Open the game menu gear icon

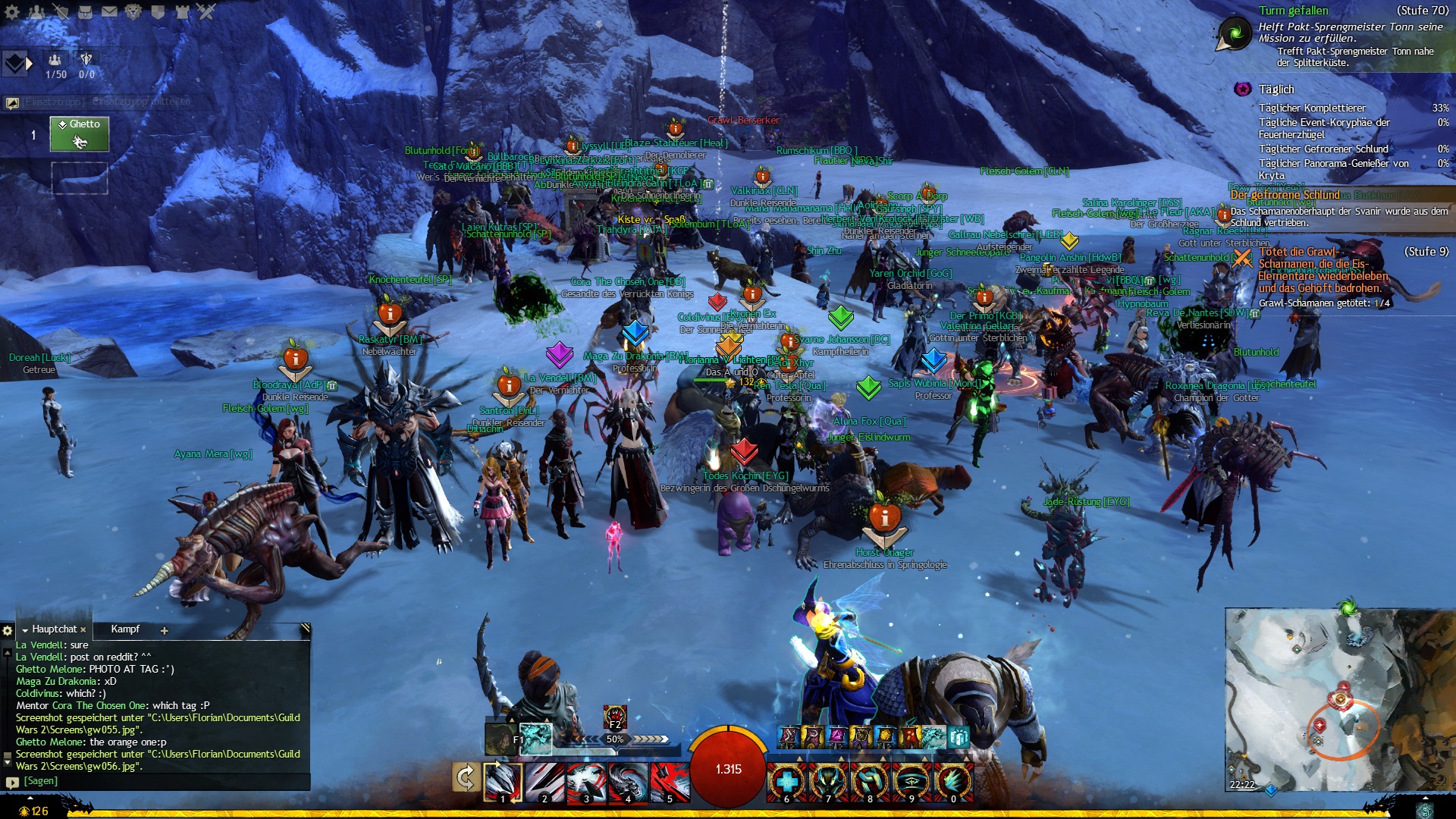12,11
